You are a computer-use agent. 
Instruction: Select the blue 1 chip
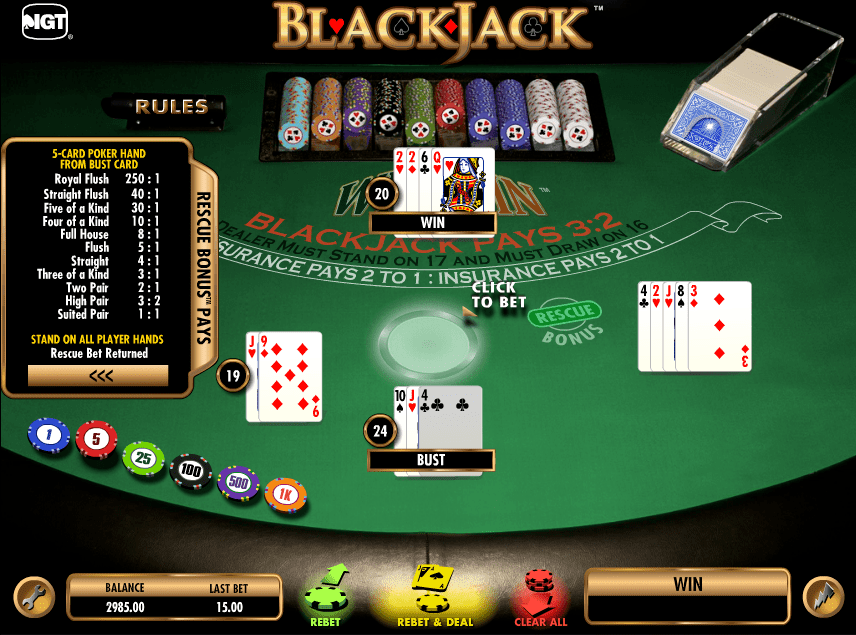click(48, 434)
